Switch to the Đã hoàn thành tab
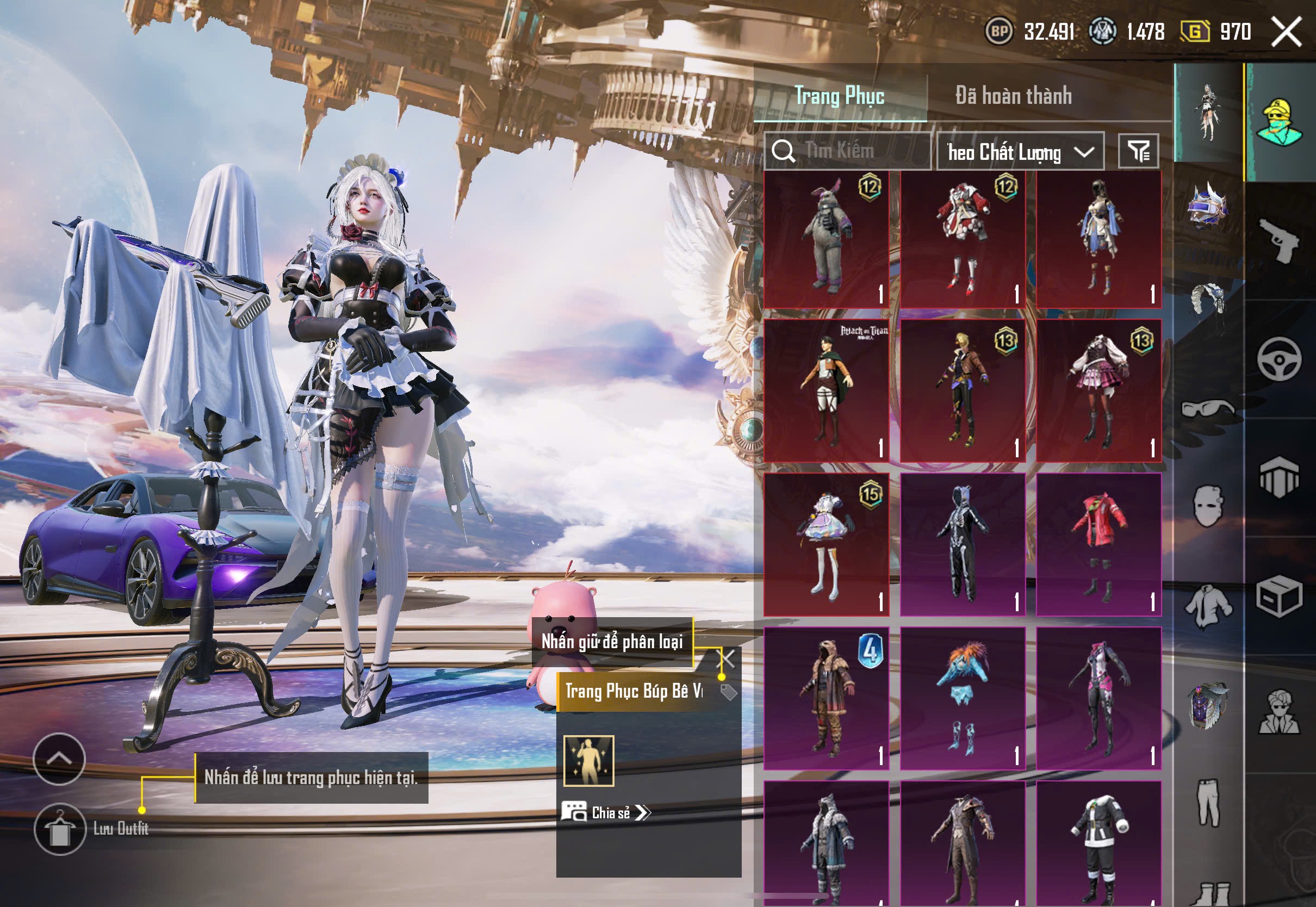The image size is (1316, 907). coord(1013,96)
